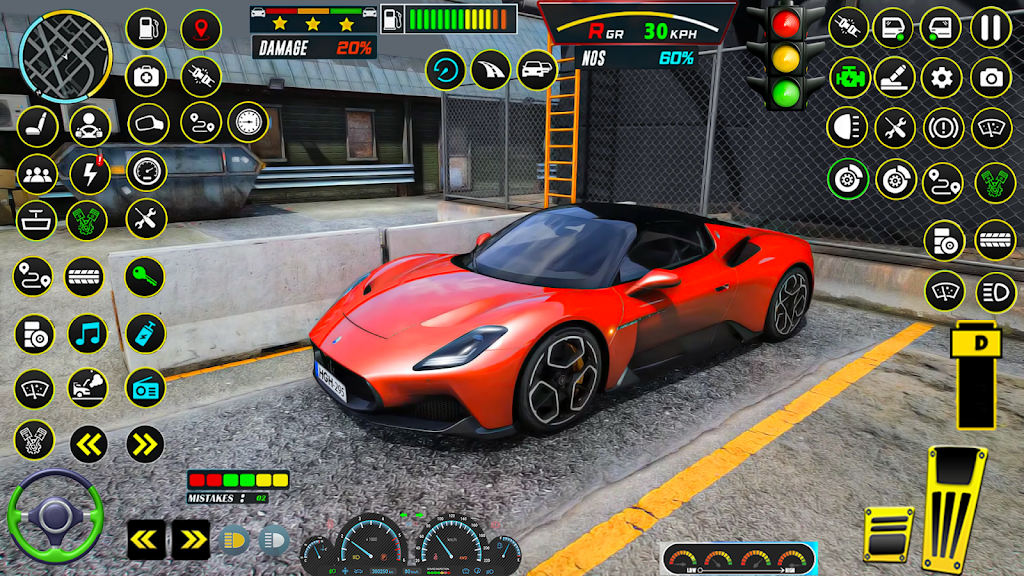Tap the side mirror icon
Viewport: 1024px width, 576px height.
[148, 124]
